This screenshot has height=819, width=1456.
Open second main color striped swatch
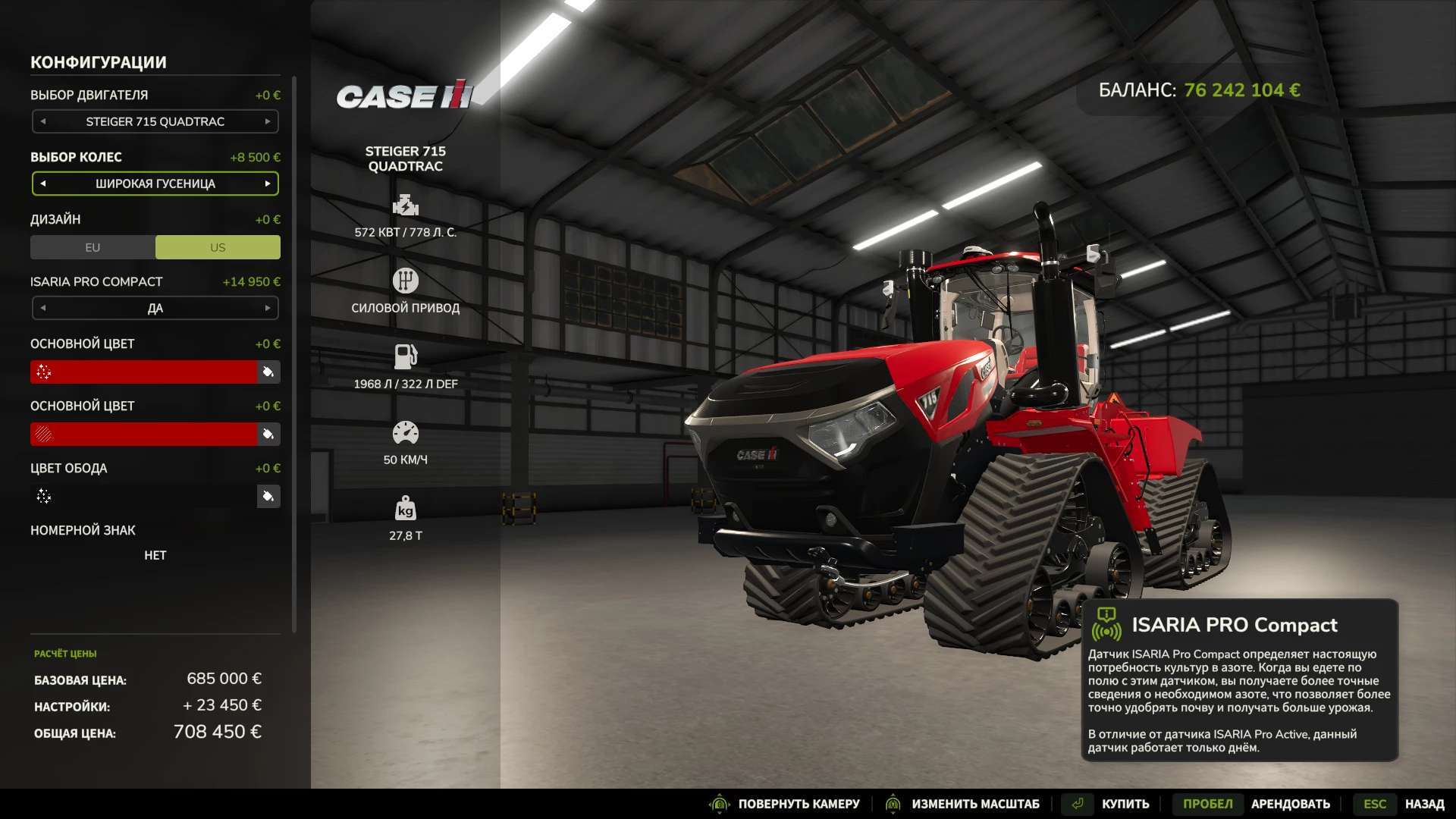(x=144, y=434)
